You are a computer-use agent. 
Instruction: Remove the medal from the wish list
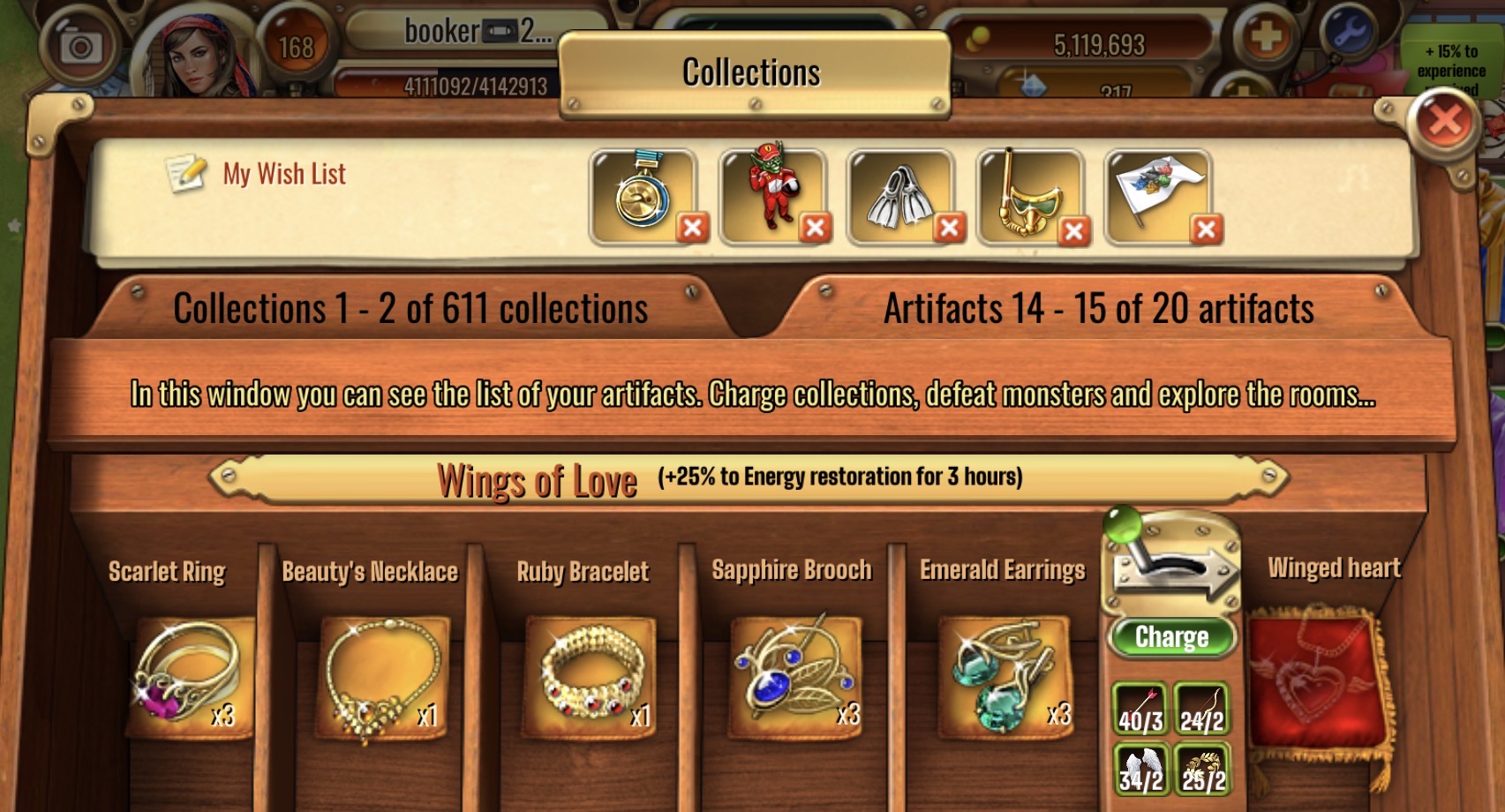tap(693, 229)
